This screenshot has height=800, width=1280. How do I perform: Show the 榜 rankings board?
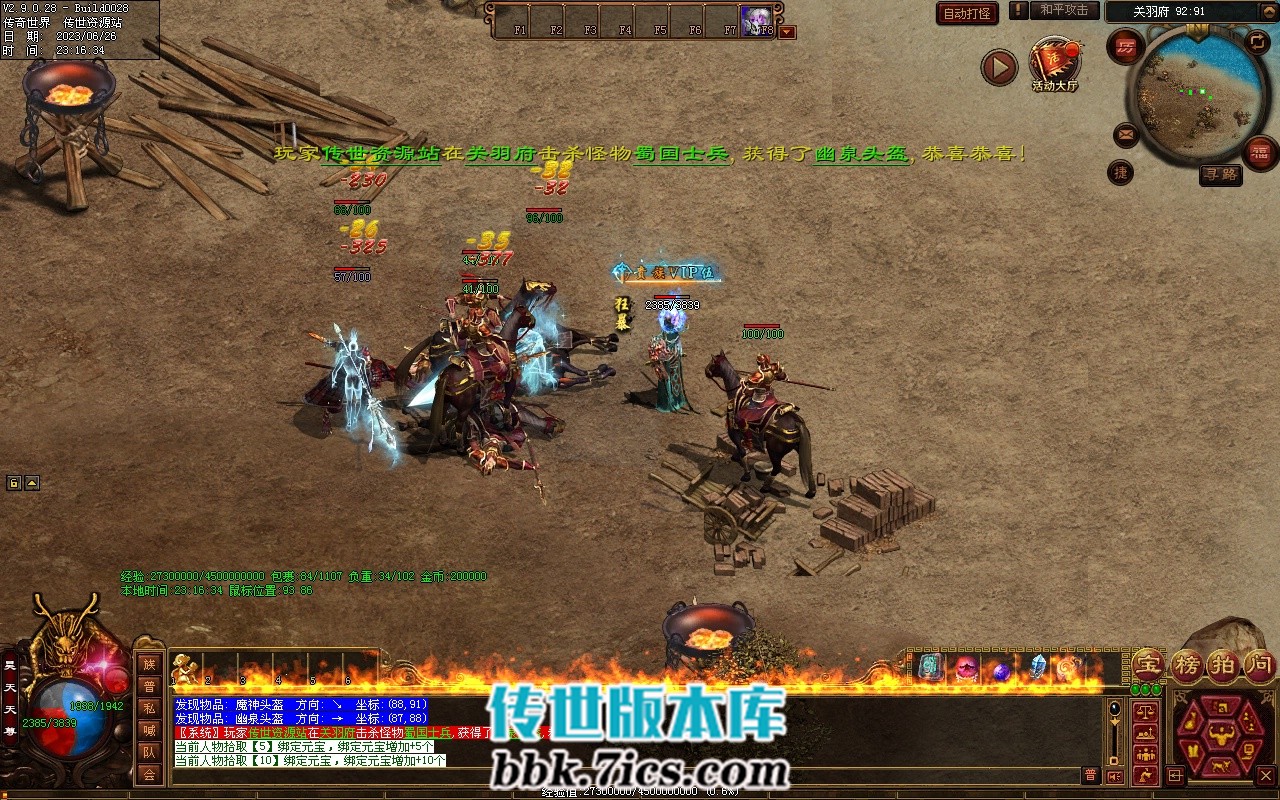(x=1186, y=664)
